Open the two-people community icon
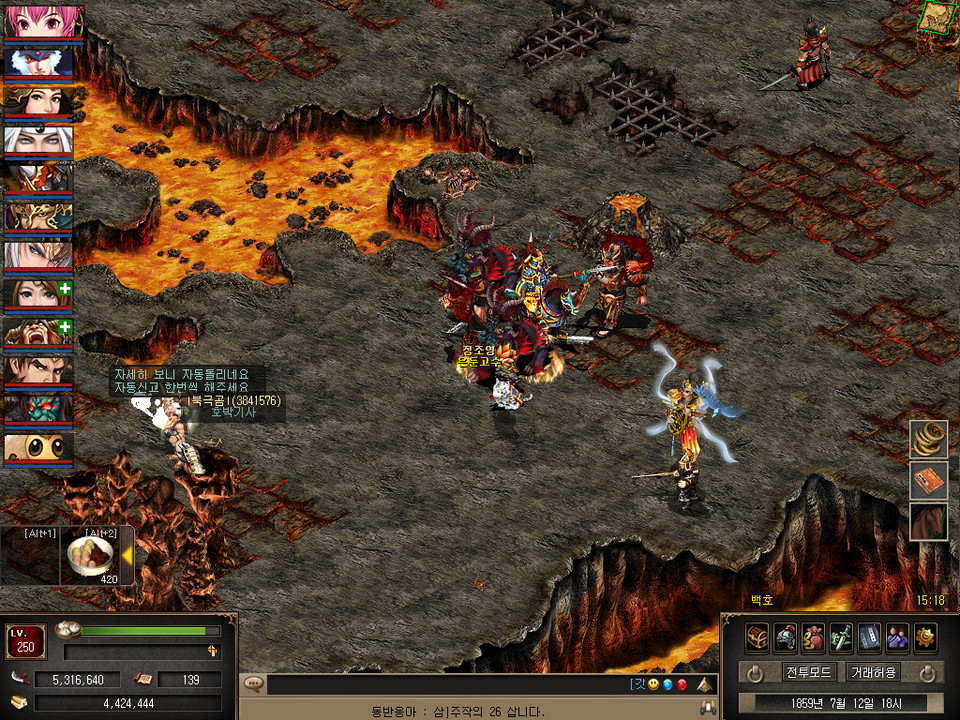The height and width of the screenshot is (720, 960). point(897,637)
